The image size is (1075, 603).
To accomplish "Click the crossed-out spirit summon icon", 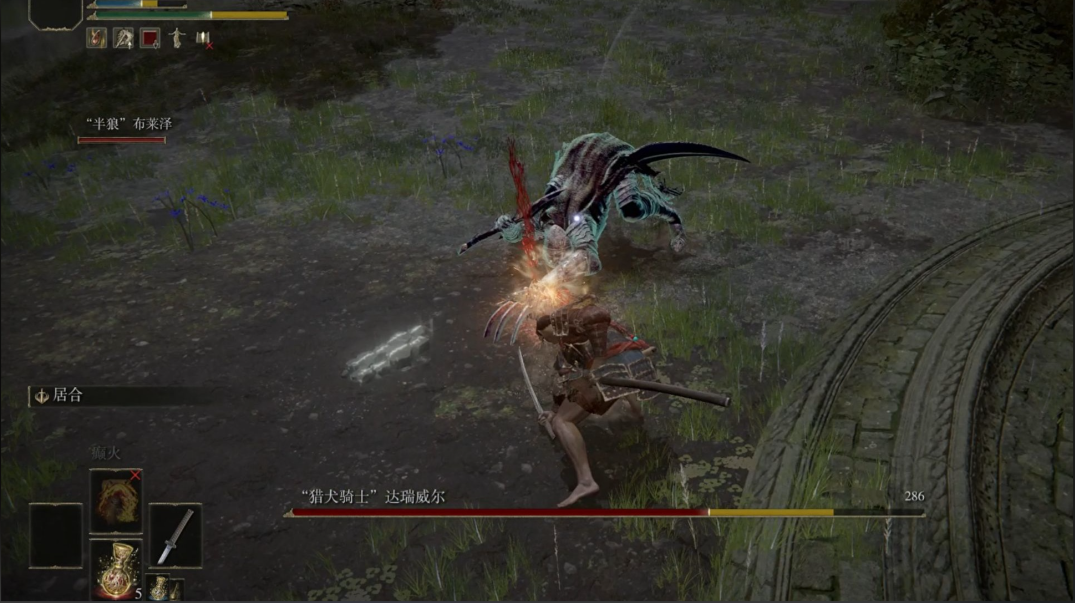I will coord(203,38).
